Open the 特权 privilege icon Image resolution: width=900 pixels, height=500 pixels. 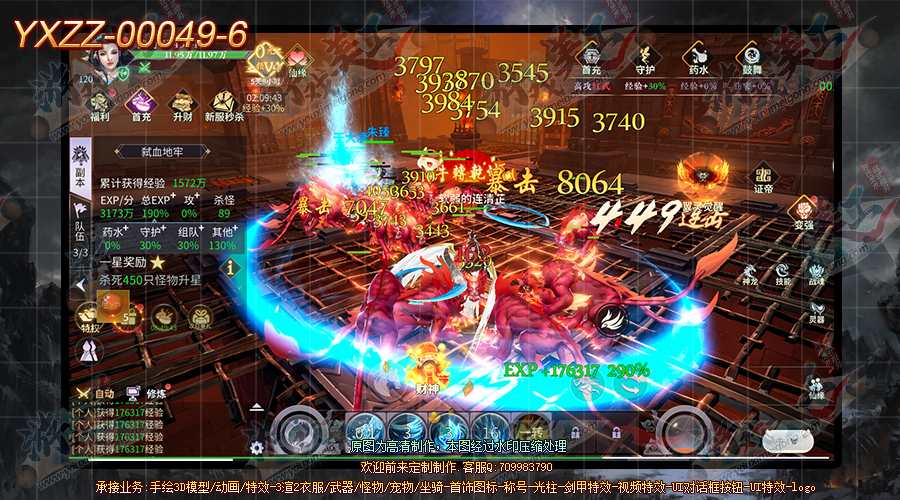91,317
